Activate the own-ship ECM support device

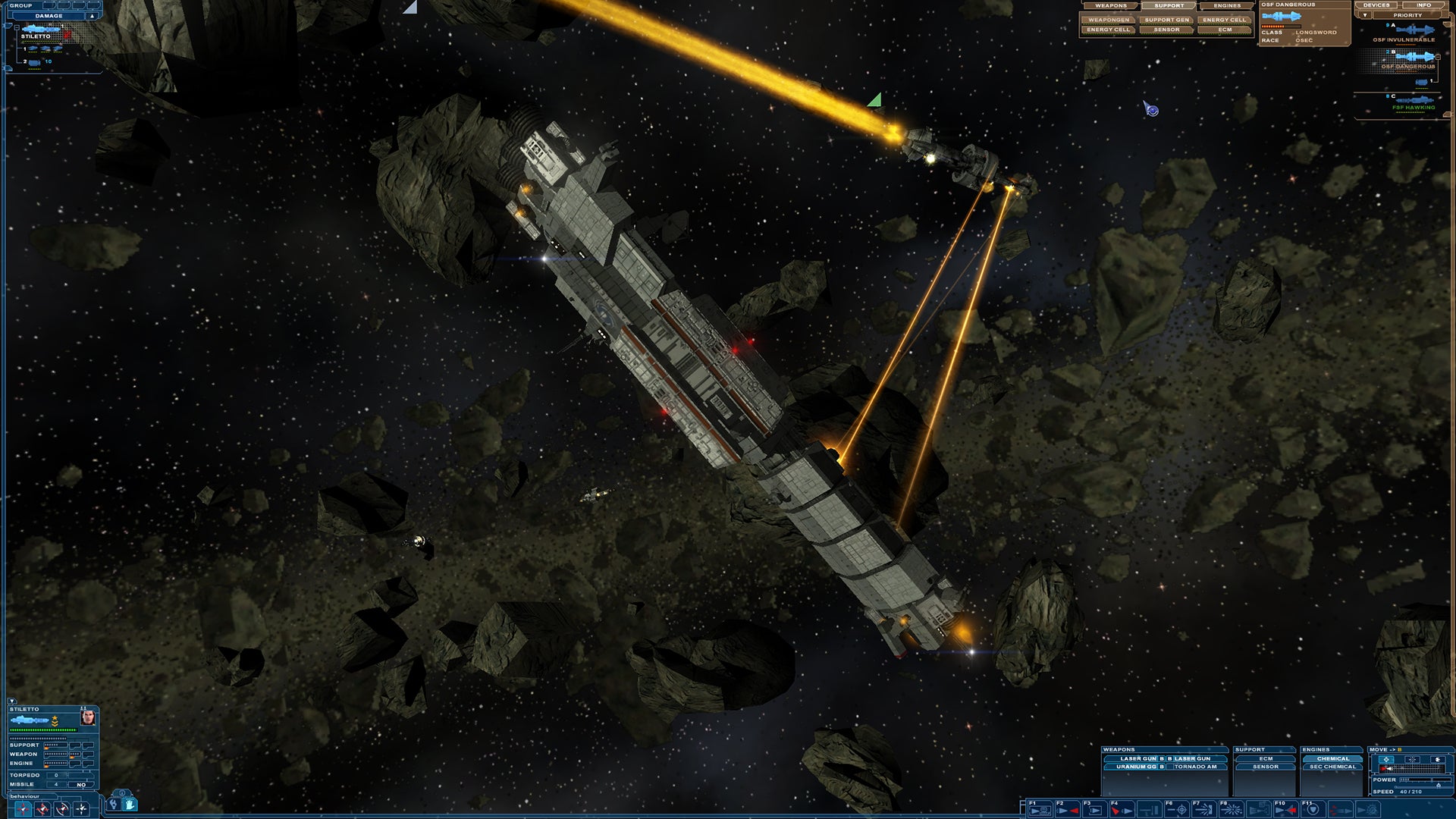point(1266,758)
